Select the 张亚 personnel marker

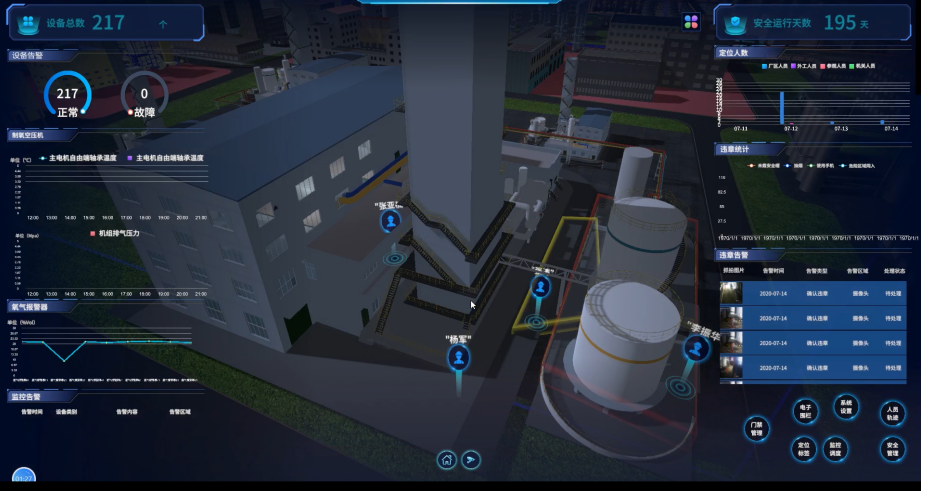click(391, 220)
